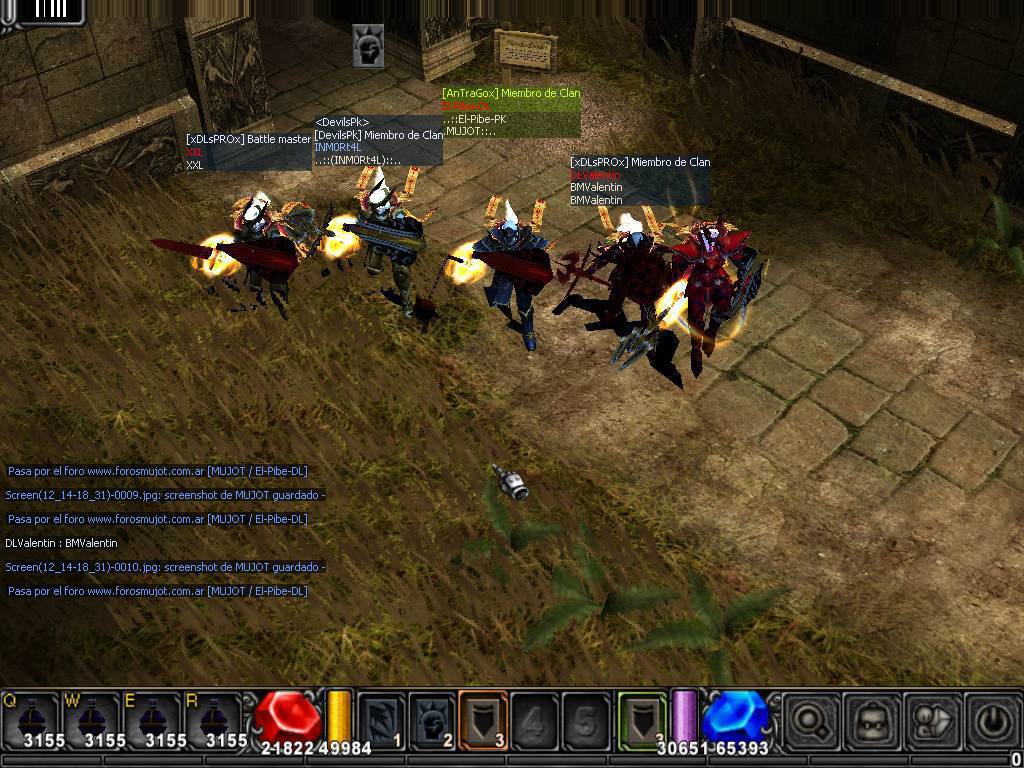
Task: Use the potion in the Q slot
Action: coord(31,718)
